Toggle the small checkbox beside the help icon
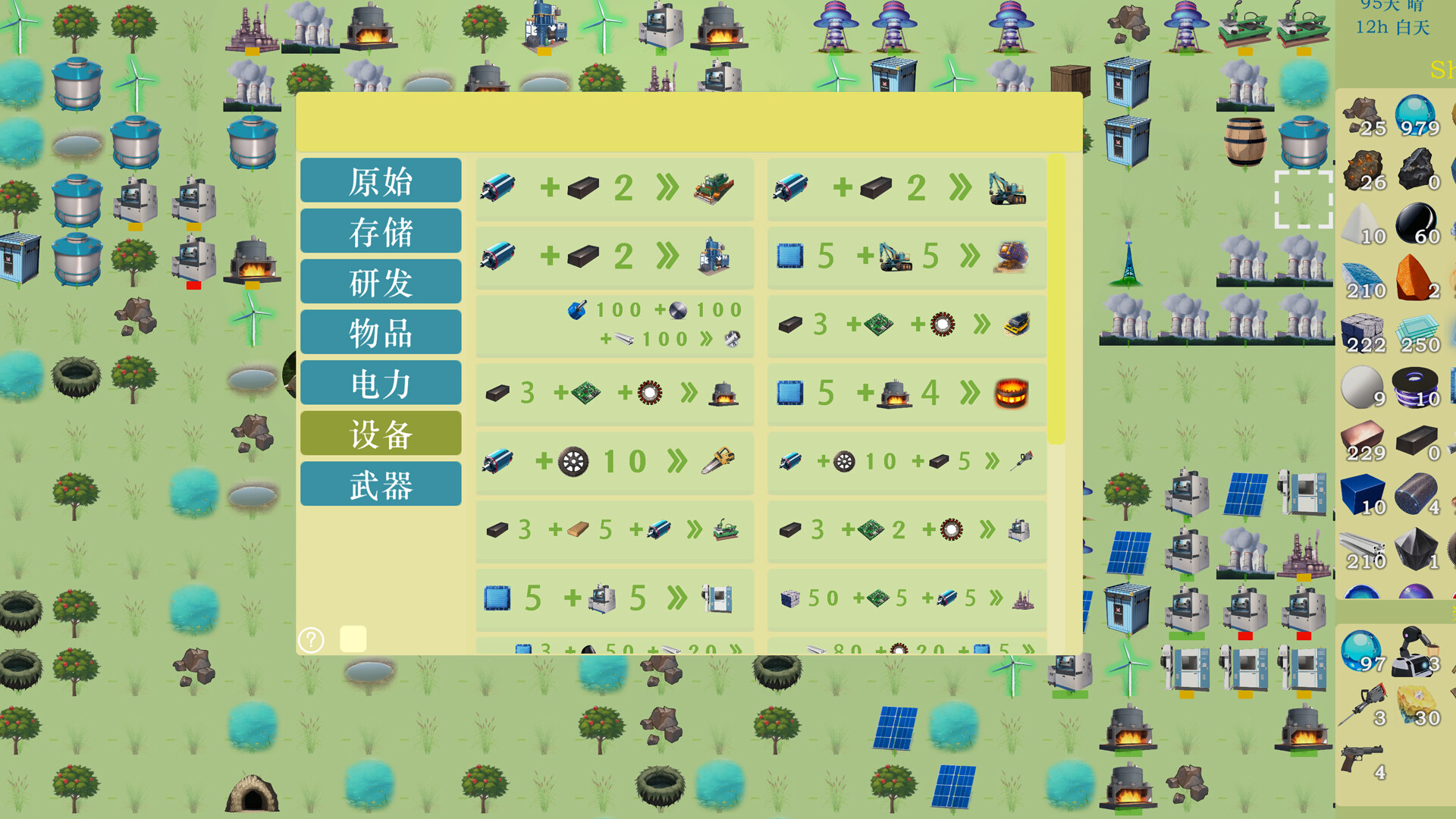This screenshot has height=819, width=1456. point(353,639)
